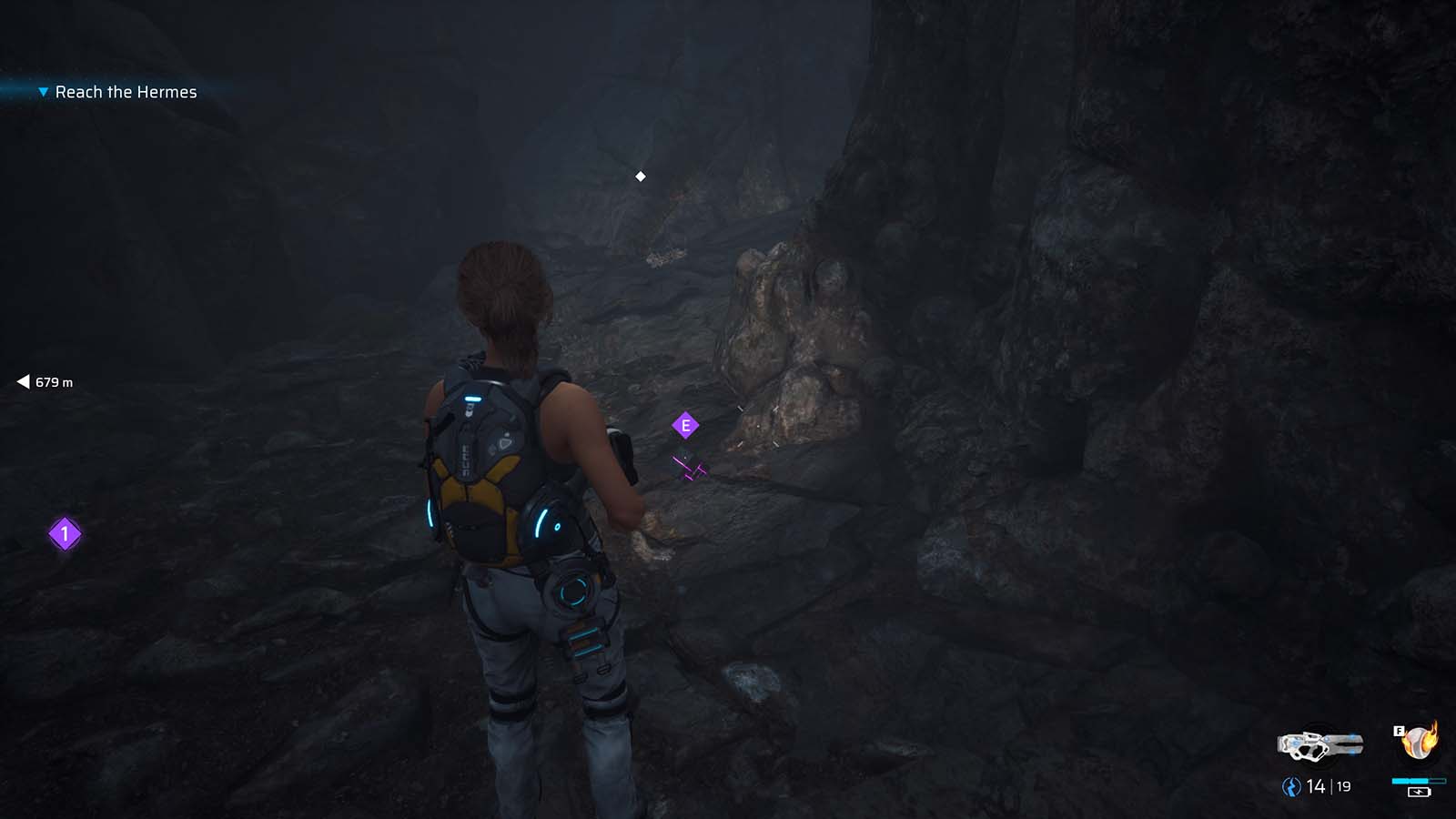Select the battery charge icon

[1421, 794]
